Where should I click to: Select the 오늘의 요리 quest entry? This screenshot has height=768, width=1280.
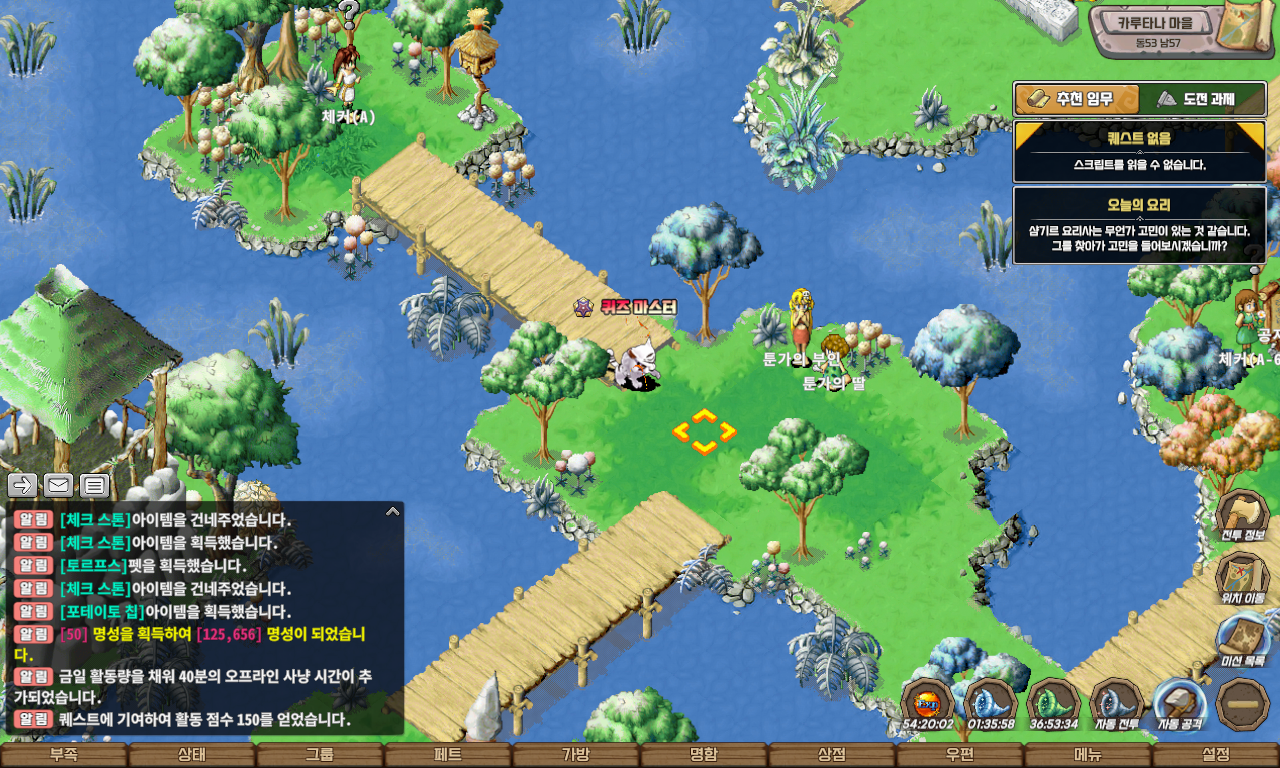[1139, 225]
